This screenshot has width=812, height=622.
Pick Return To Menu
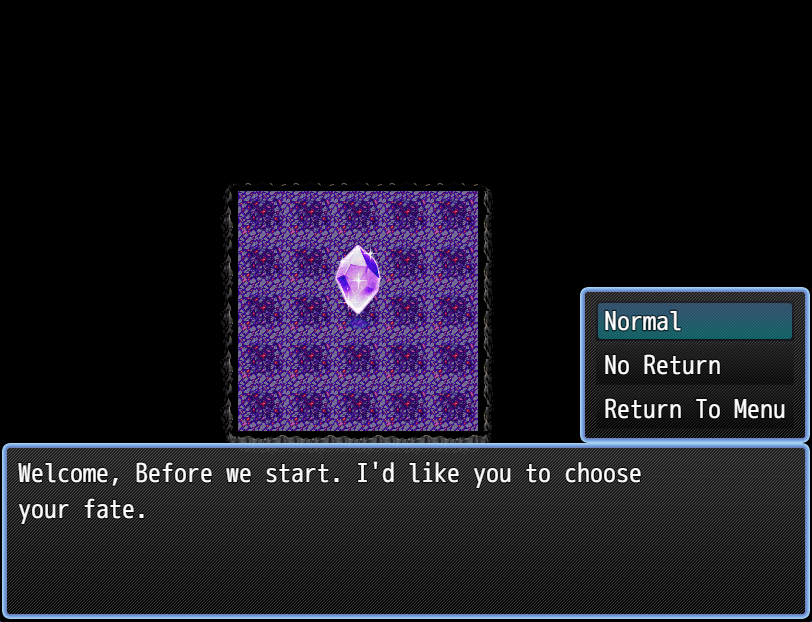pyautogui.click(x=694, y=410)
